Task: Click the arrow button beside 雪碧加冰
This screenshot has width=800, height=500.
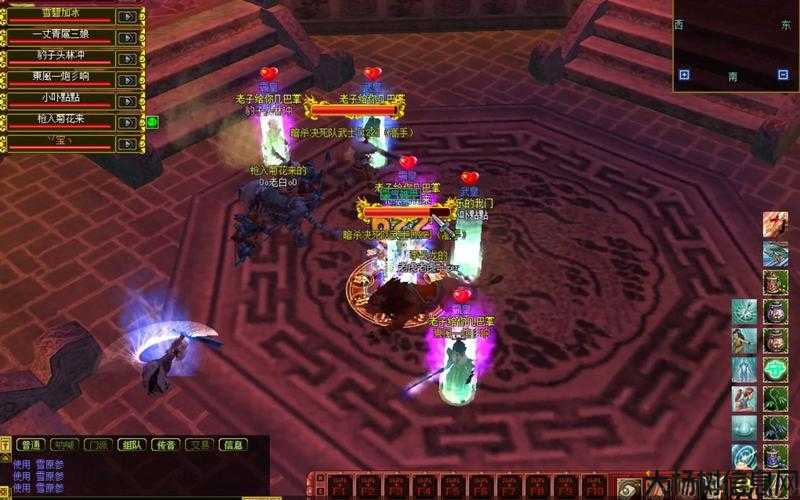Action: (x=128, y=16)
